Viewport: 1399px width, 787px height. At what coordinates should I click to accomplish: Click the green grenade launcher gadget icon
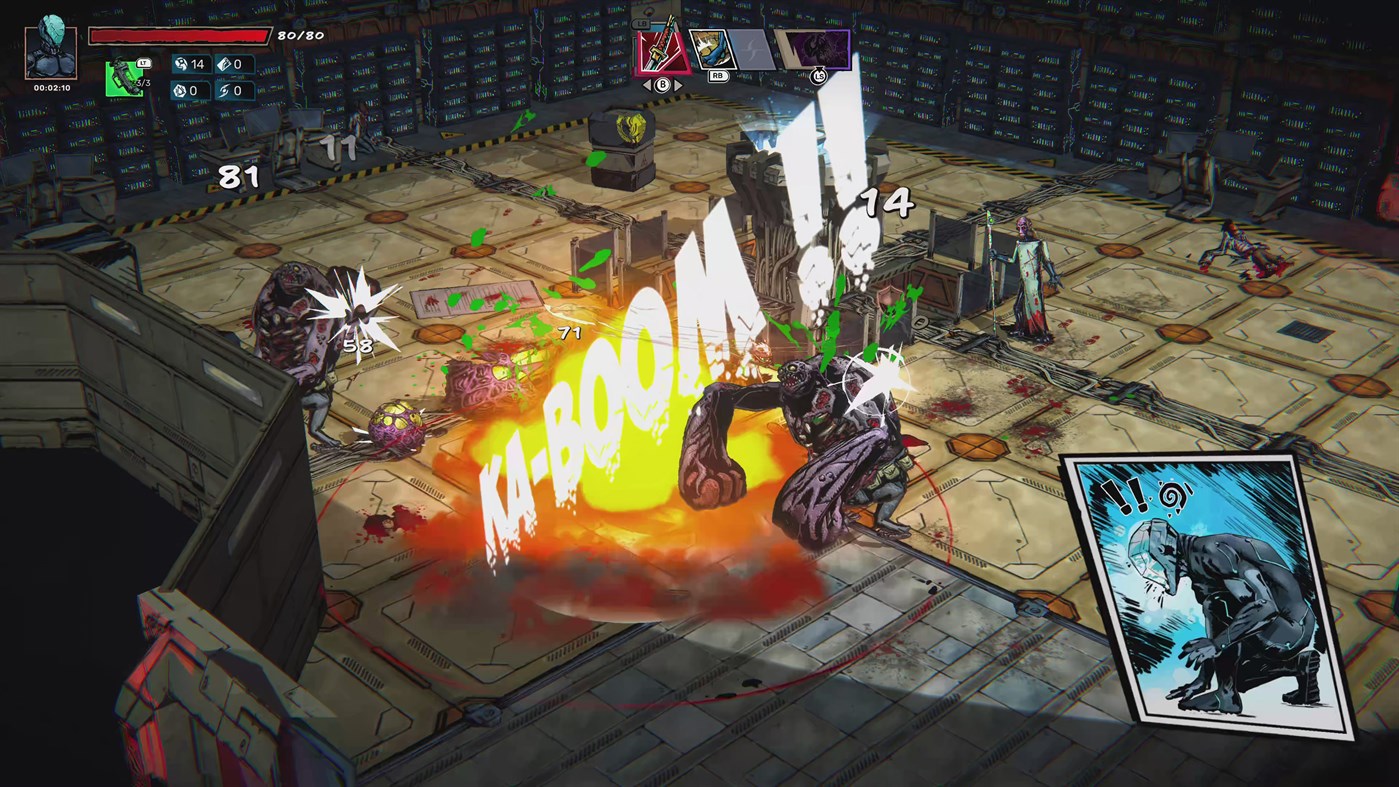point(124,78)
